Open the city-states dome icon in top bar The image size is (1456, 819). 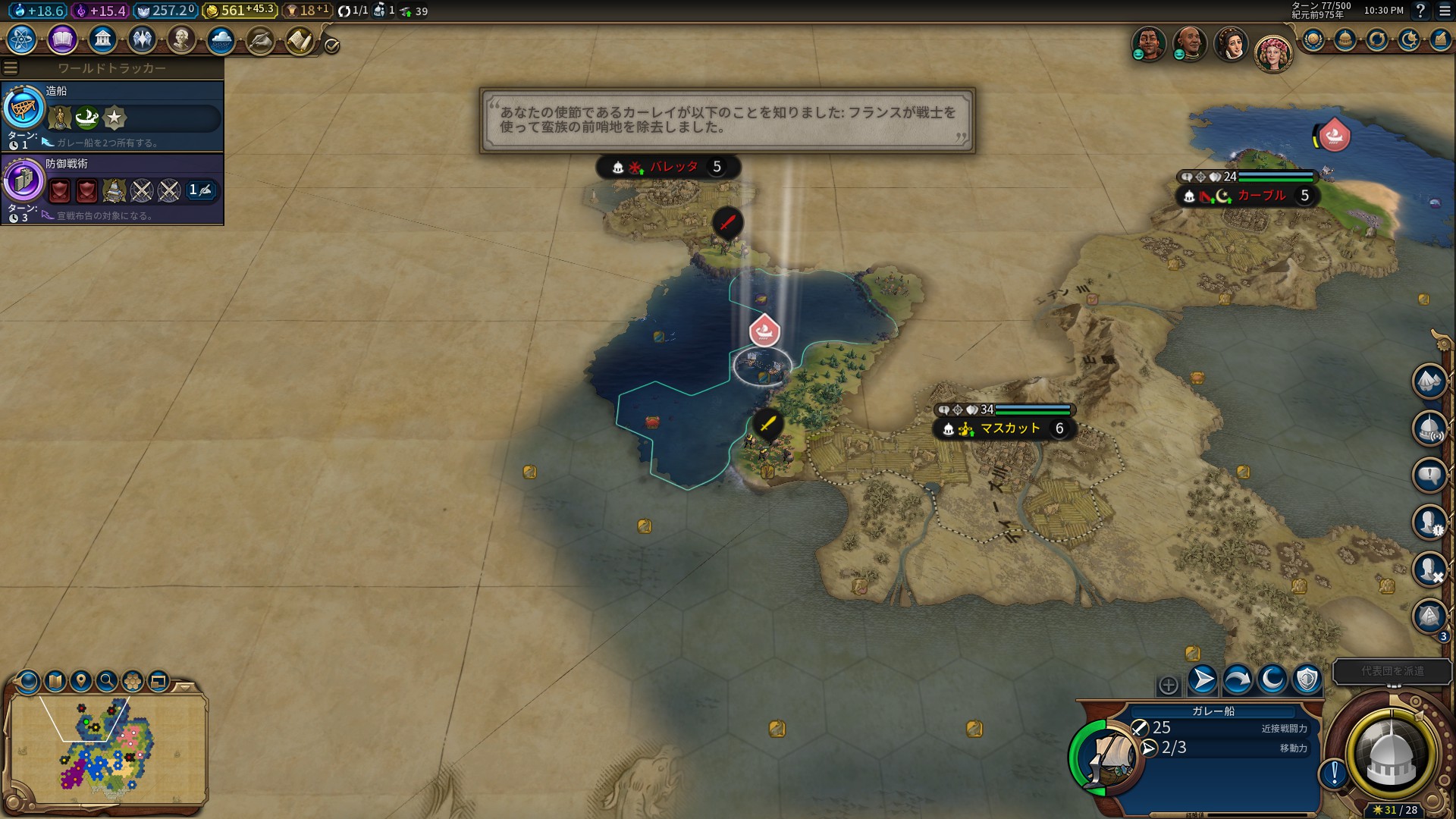(1345, 39)
